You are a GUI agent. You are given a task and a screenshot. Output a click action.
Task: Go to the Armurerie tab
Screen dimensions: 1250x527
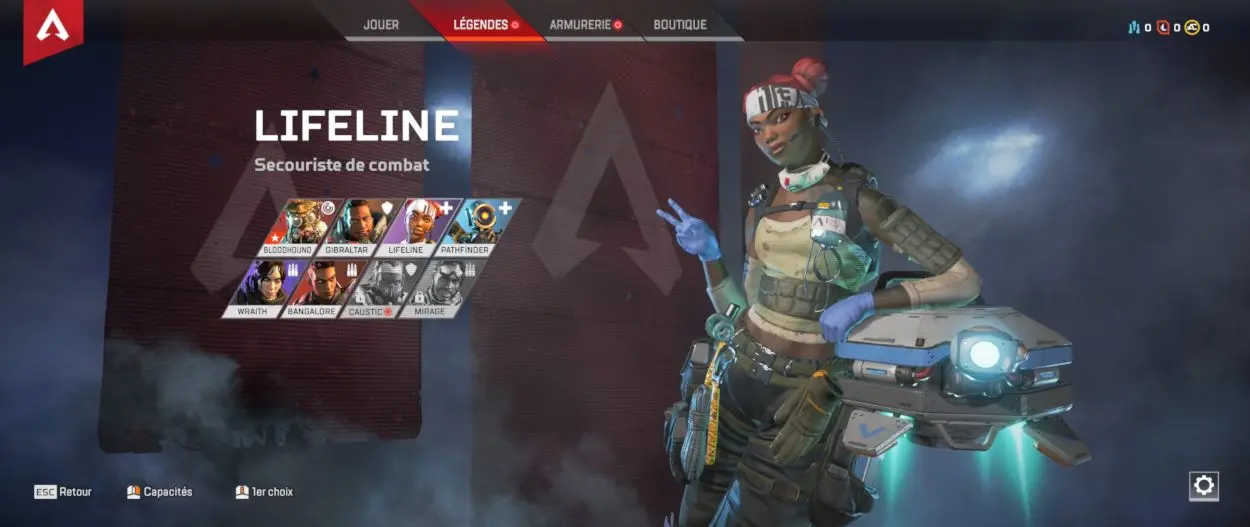coord(581,25)
